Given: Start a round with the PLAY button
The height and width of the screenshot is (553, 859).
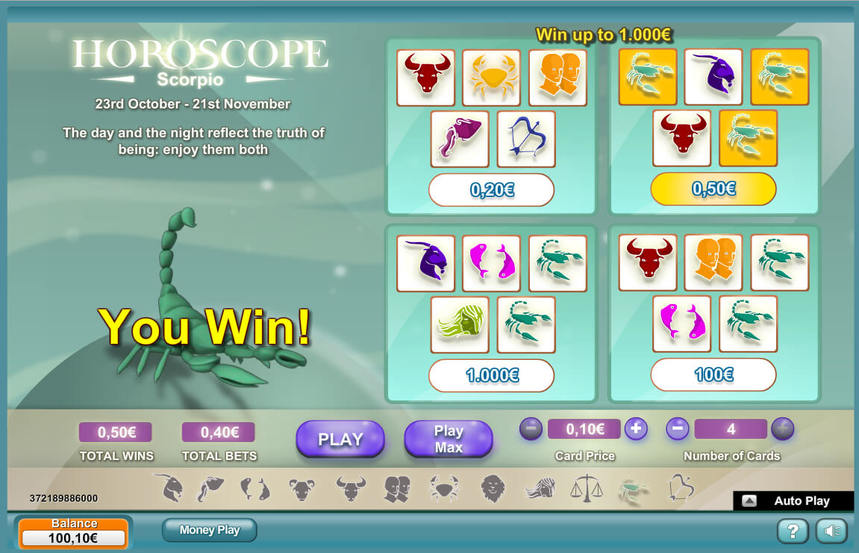Looking at the screenshot, I should click(340, 438).
